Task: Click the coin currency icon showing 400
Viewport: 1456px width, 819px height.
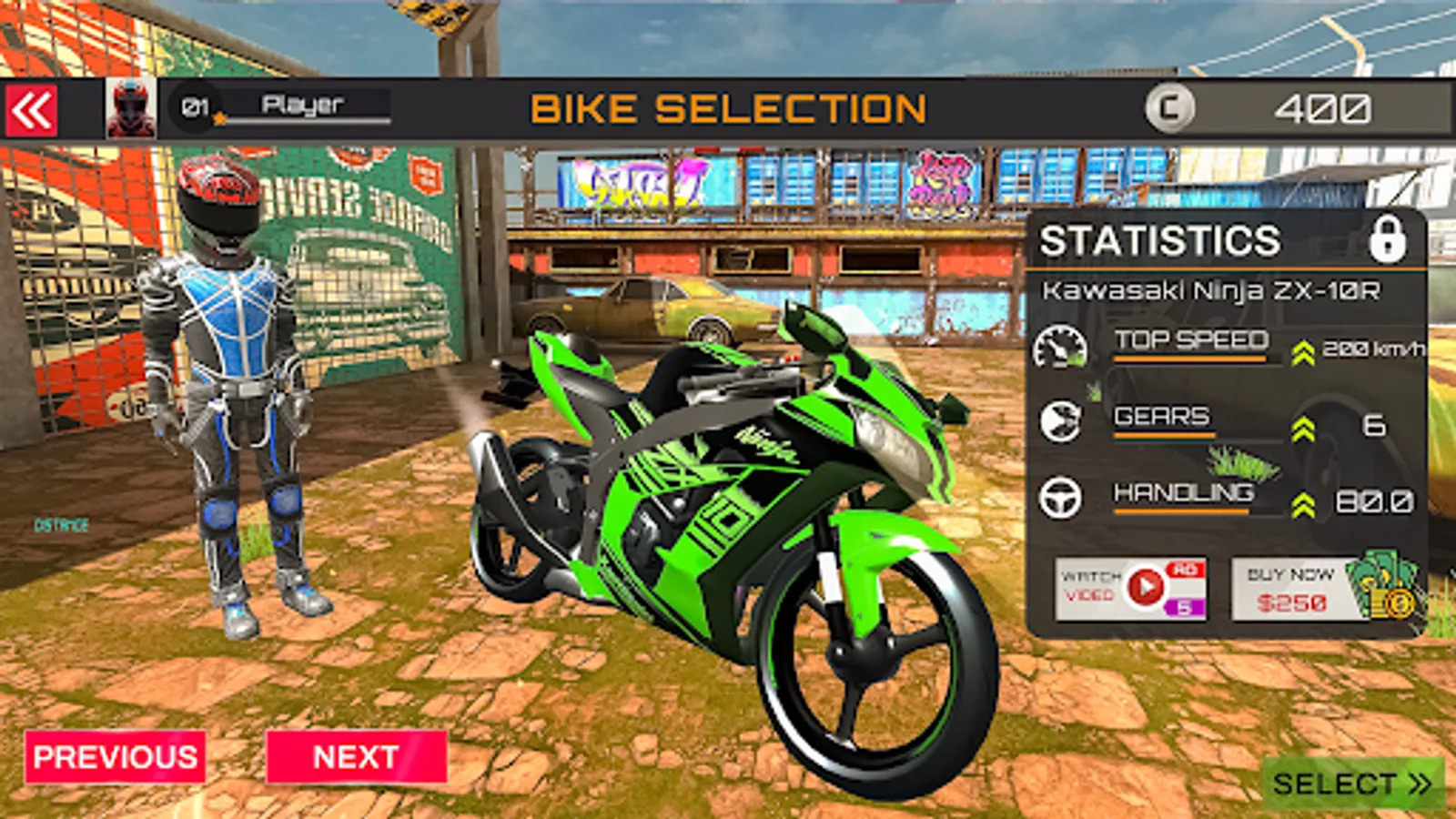Action: [1168, 109]
